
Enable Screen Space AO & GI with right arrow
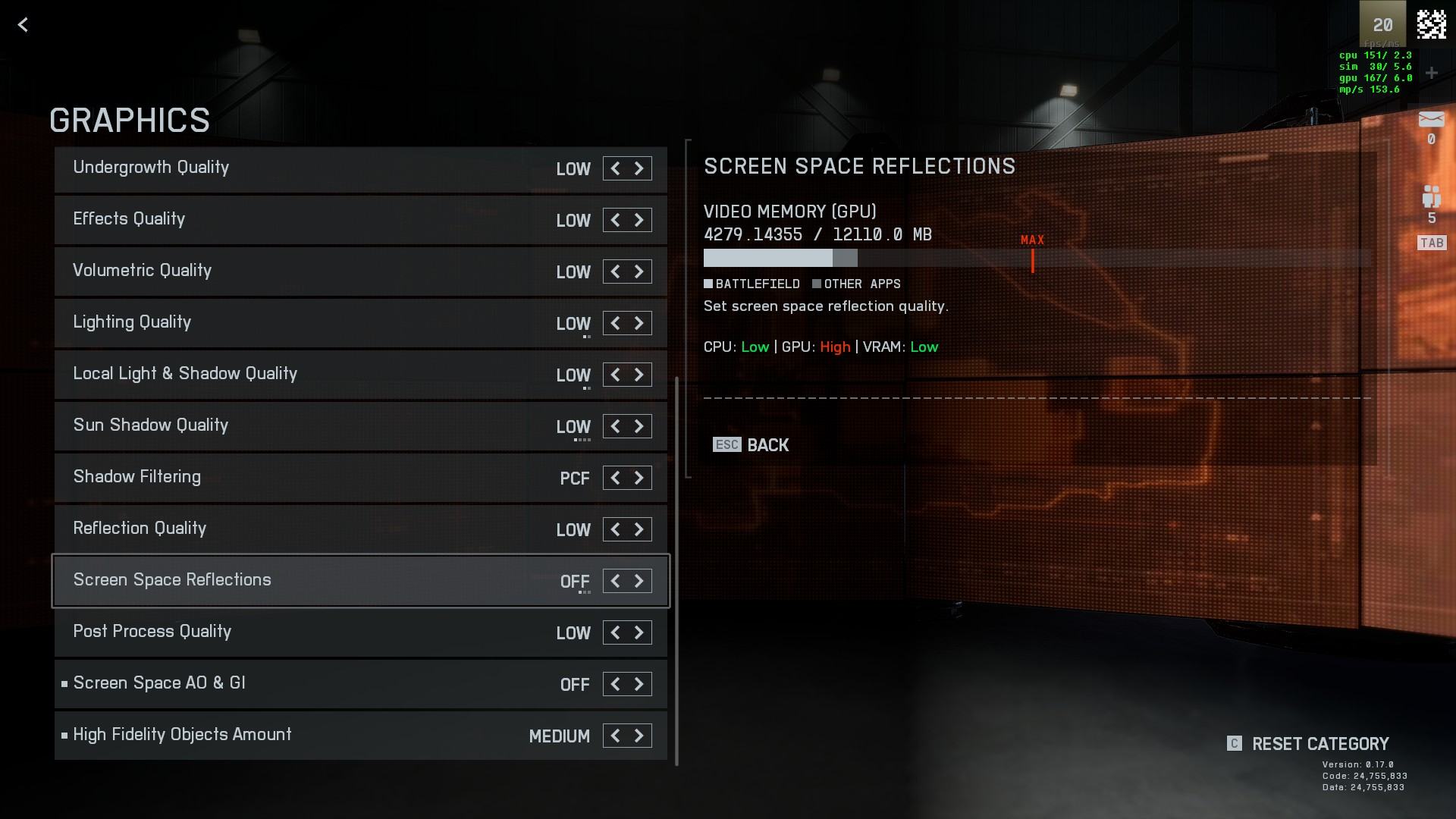point(639,684)
